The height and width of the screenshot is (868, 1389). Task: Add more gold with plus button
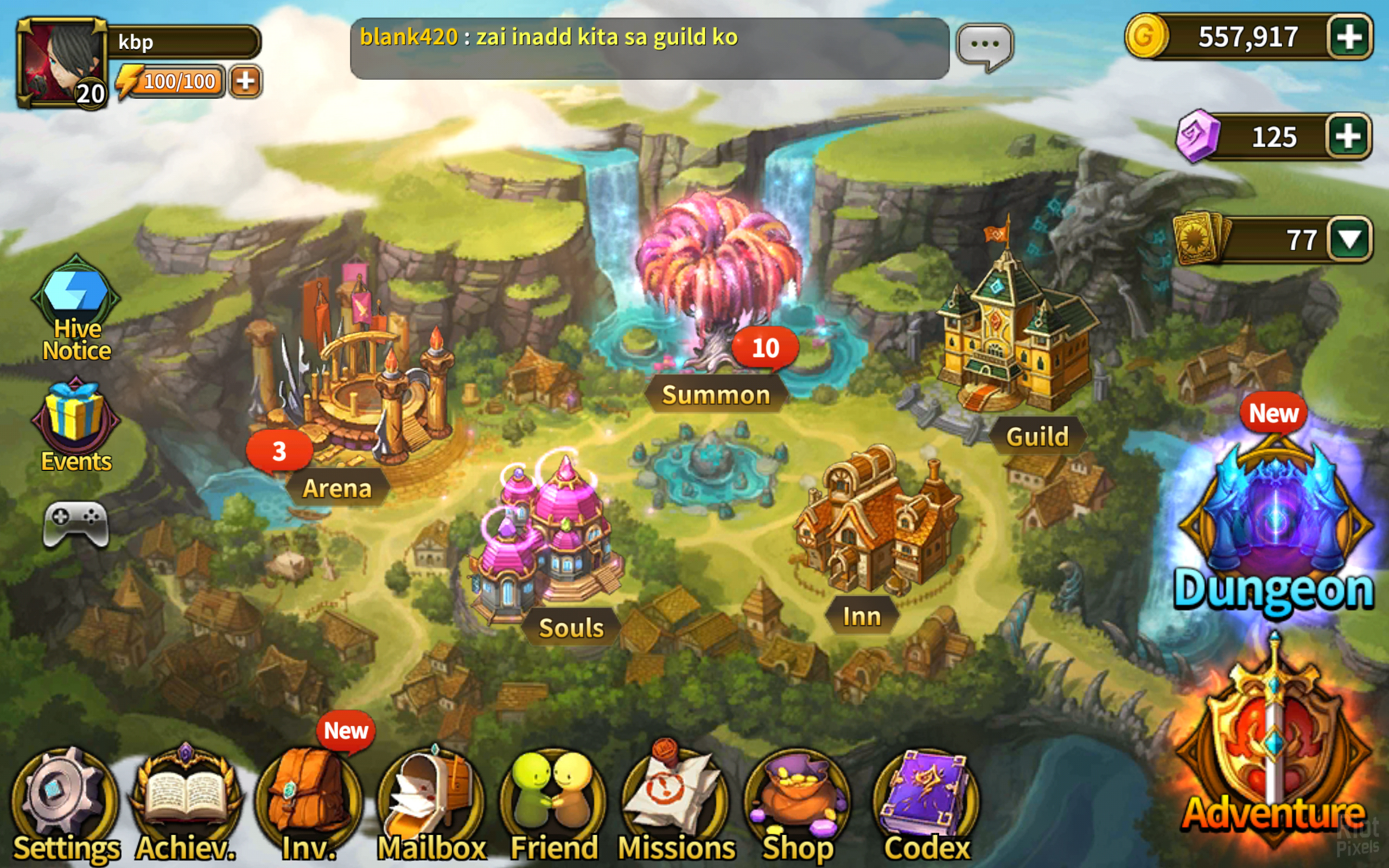click(x=1349, y=37)
